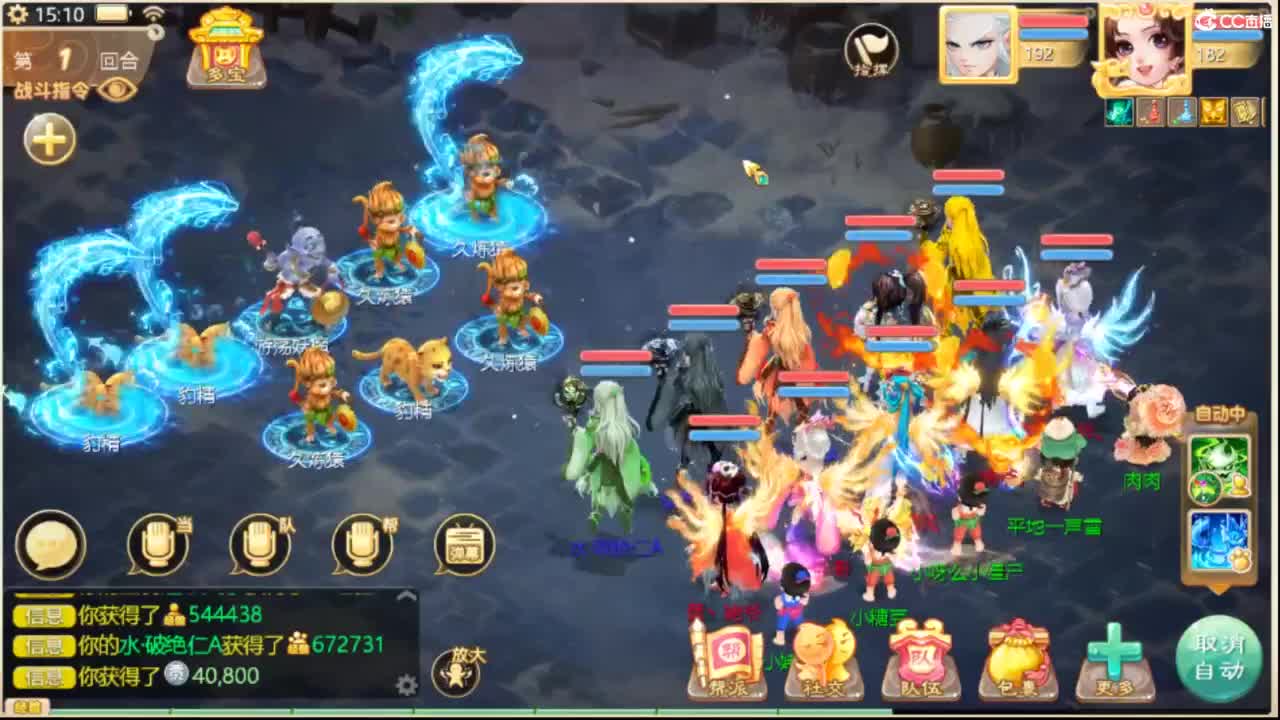Click an enemy's red HP bar

tap(968, 175)
